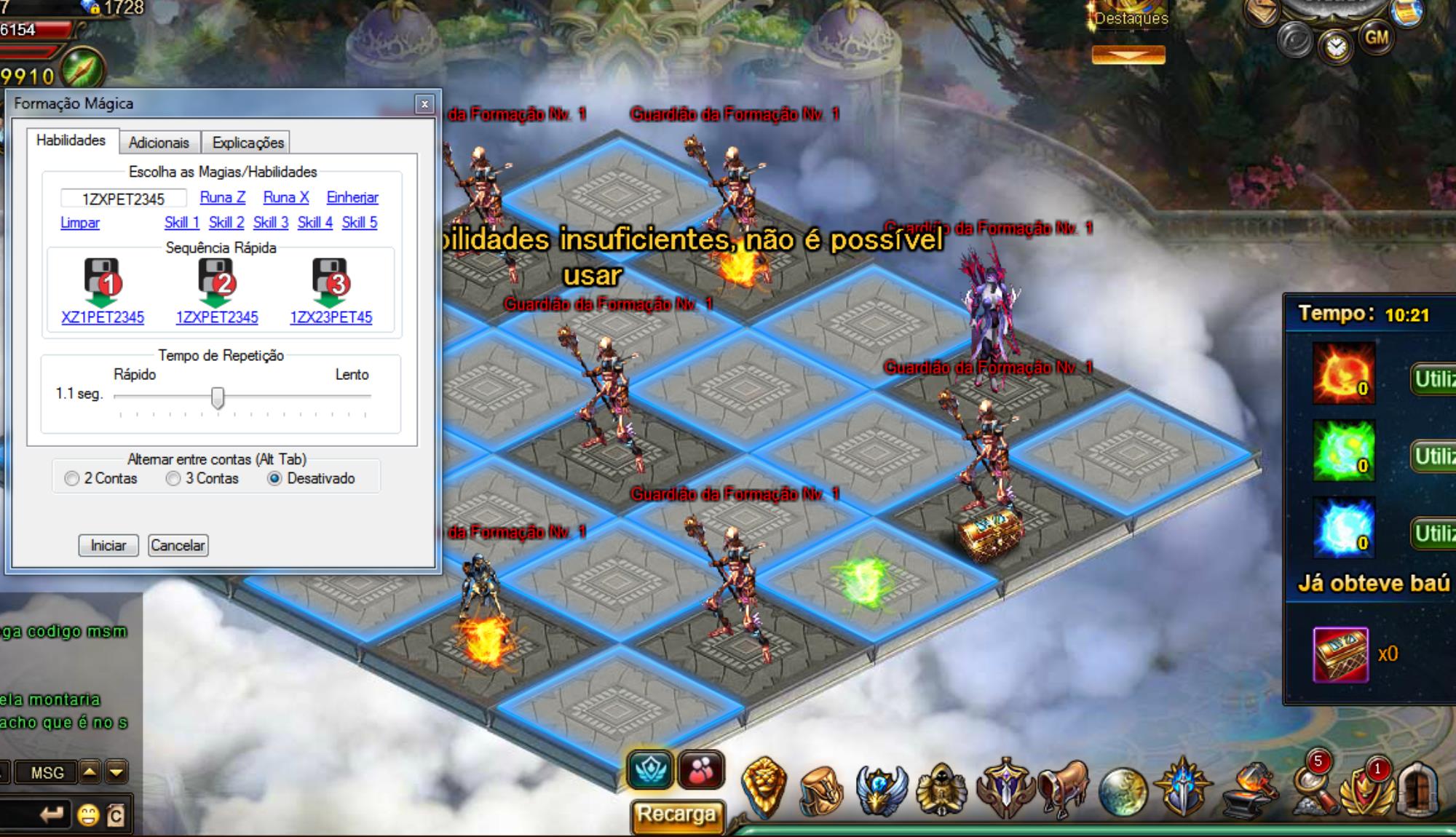The width and height of the screenshot is (1456, 837).
Task: Open the MSG chat channel
Action: pyautogui.click(x=47, y=773)
